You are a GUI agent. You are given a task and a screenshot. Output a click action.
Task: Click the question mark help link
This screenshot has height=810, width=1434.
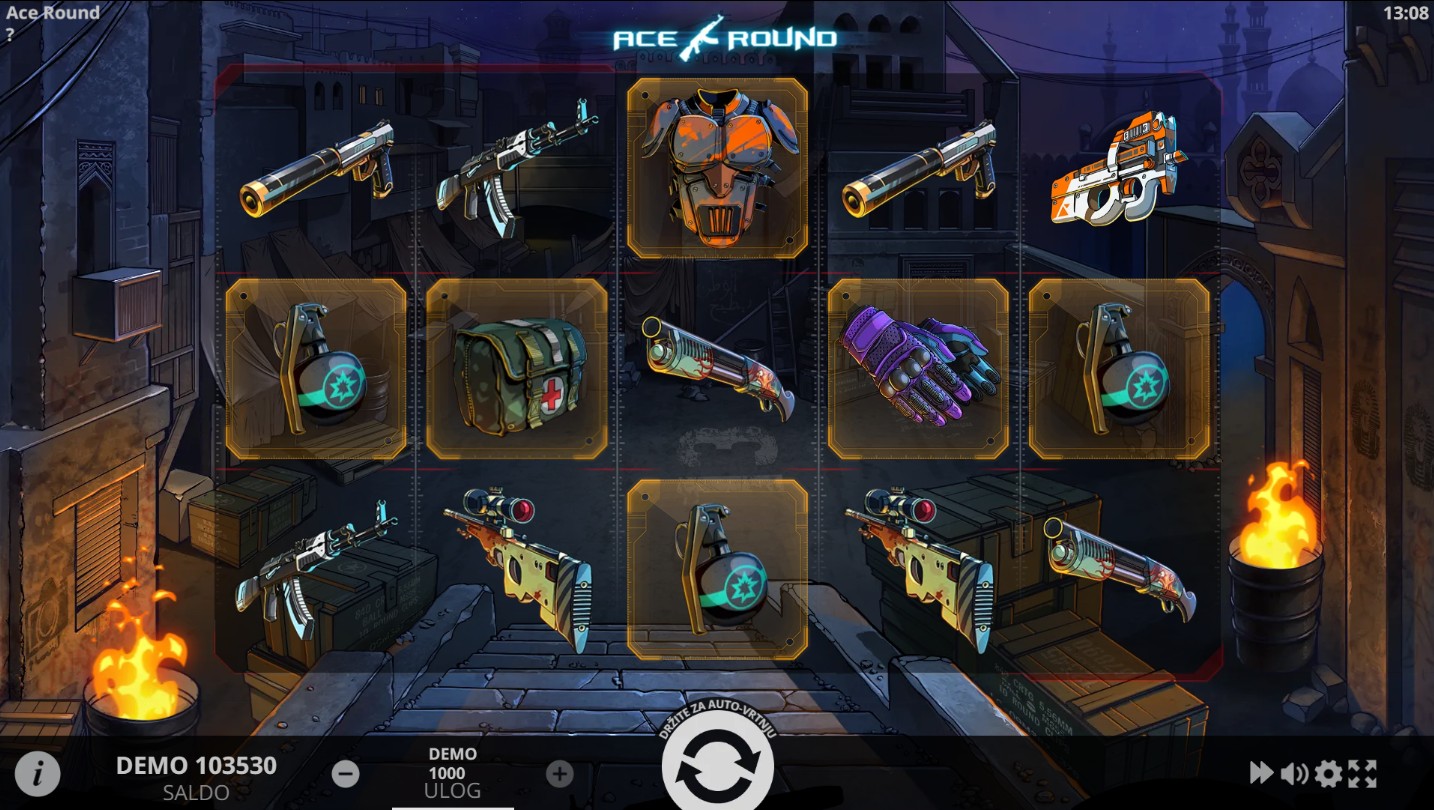point(10,34)
